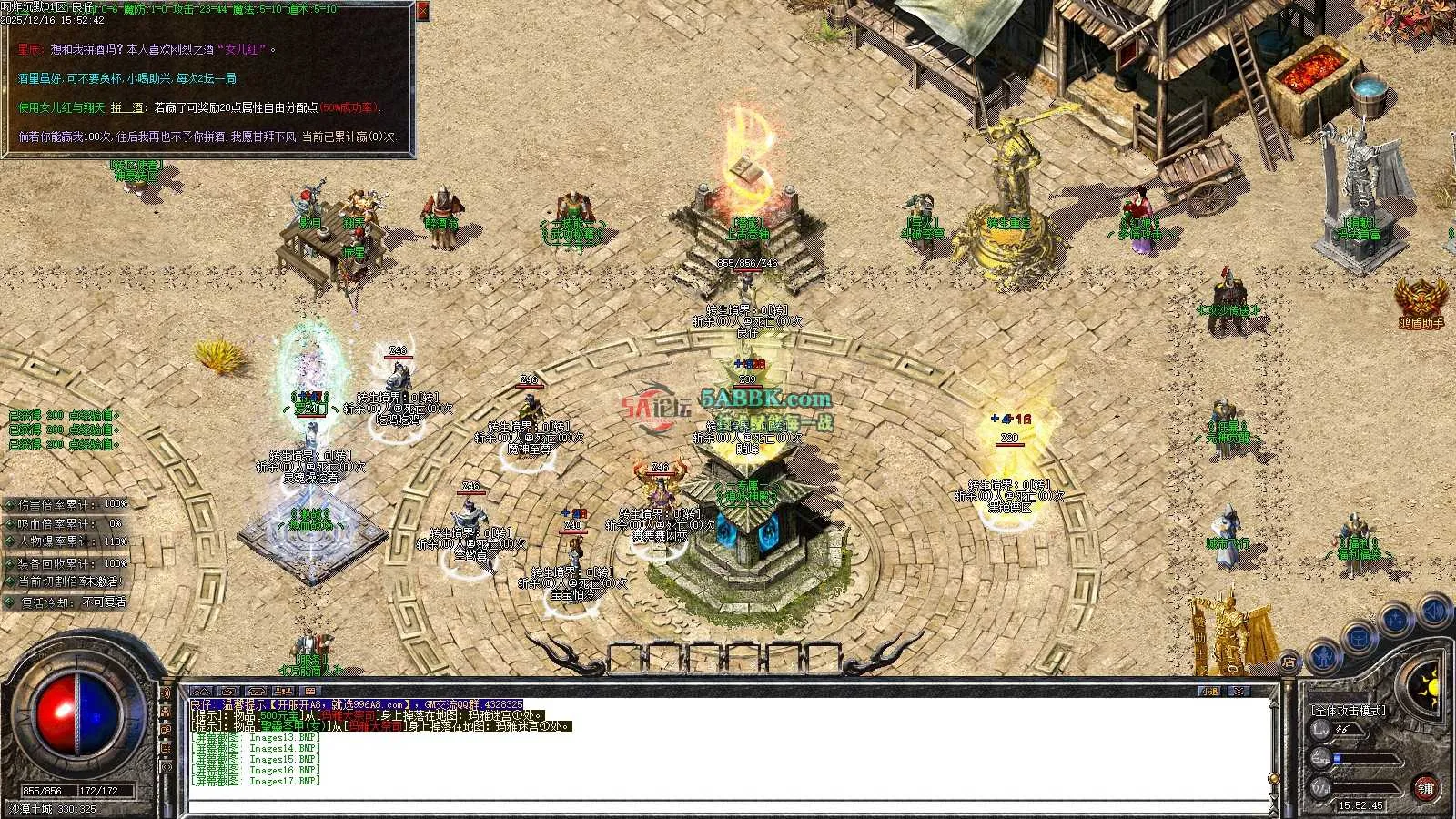
Task: Click the chat input field
Action: (x=728, y=806)
